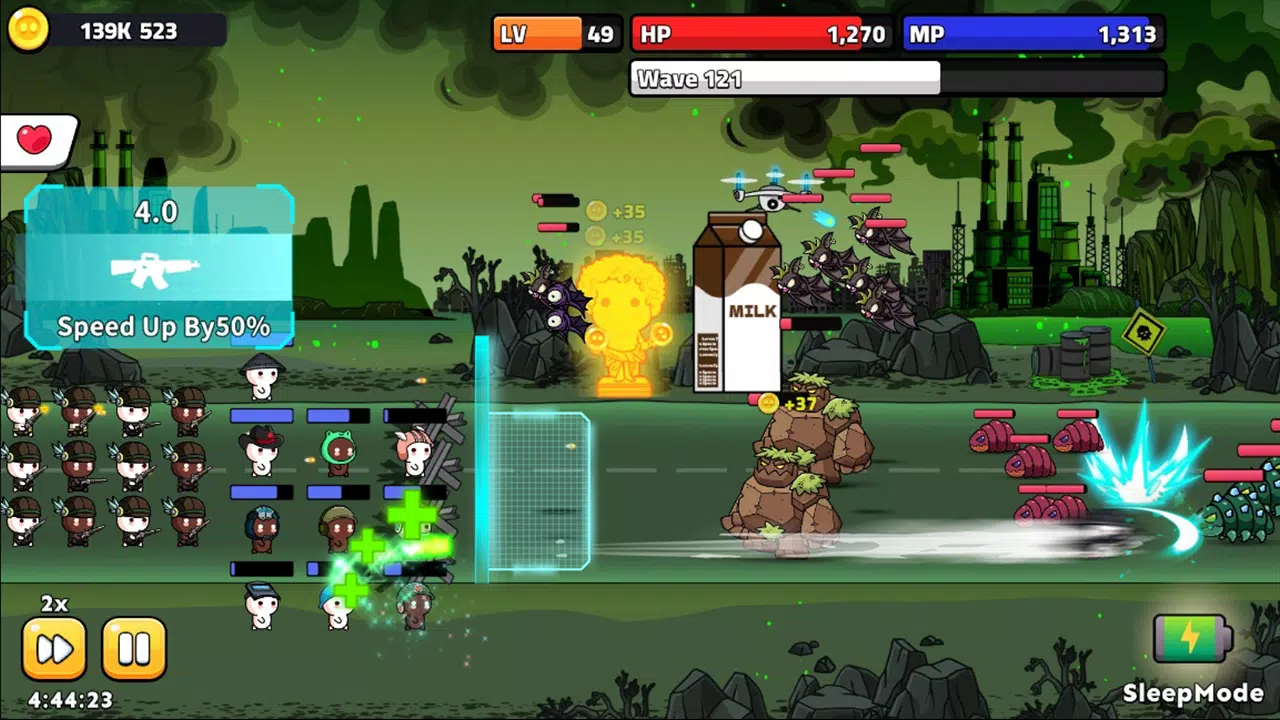The image size is (1280, 720).
Task: Tap the orange LV badge
Action: tap(538, 33)
